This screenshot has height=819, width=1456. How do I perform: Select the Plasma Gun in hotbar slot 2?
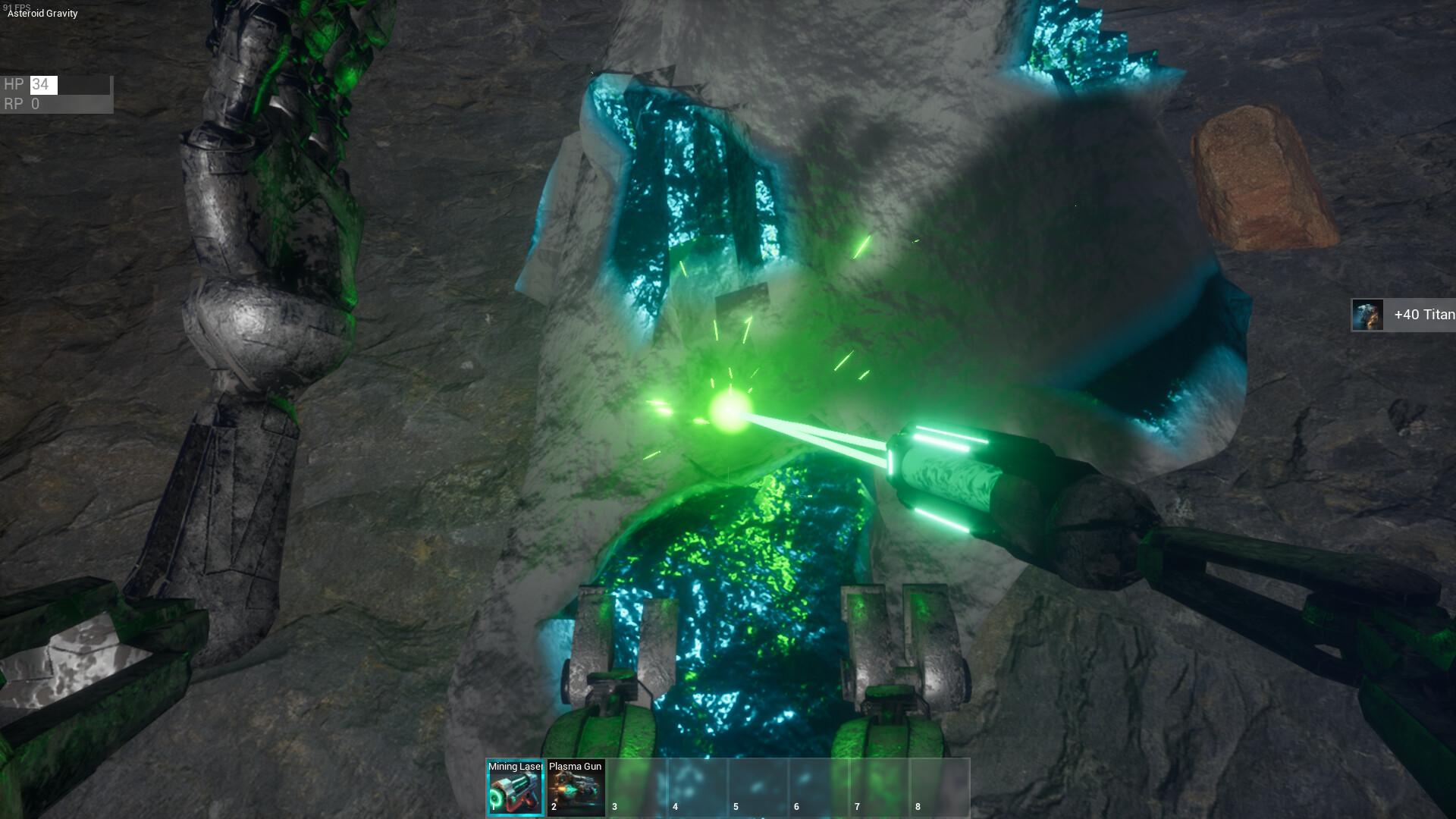pos(575,789)
